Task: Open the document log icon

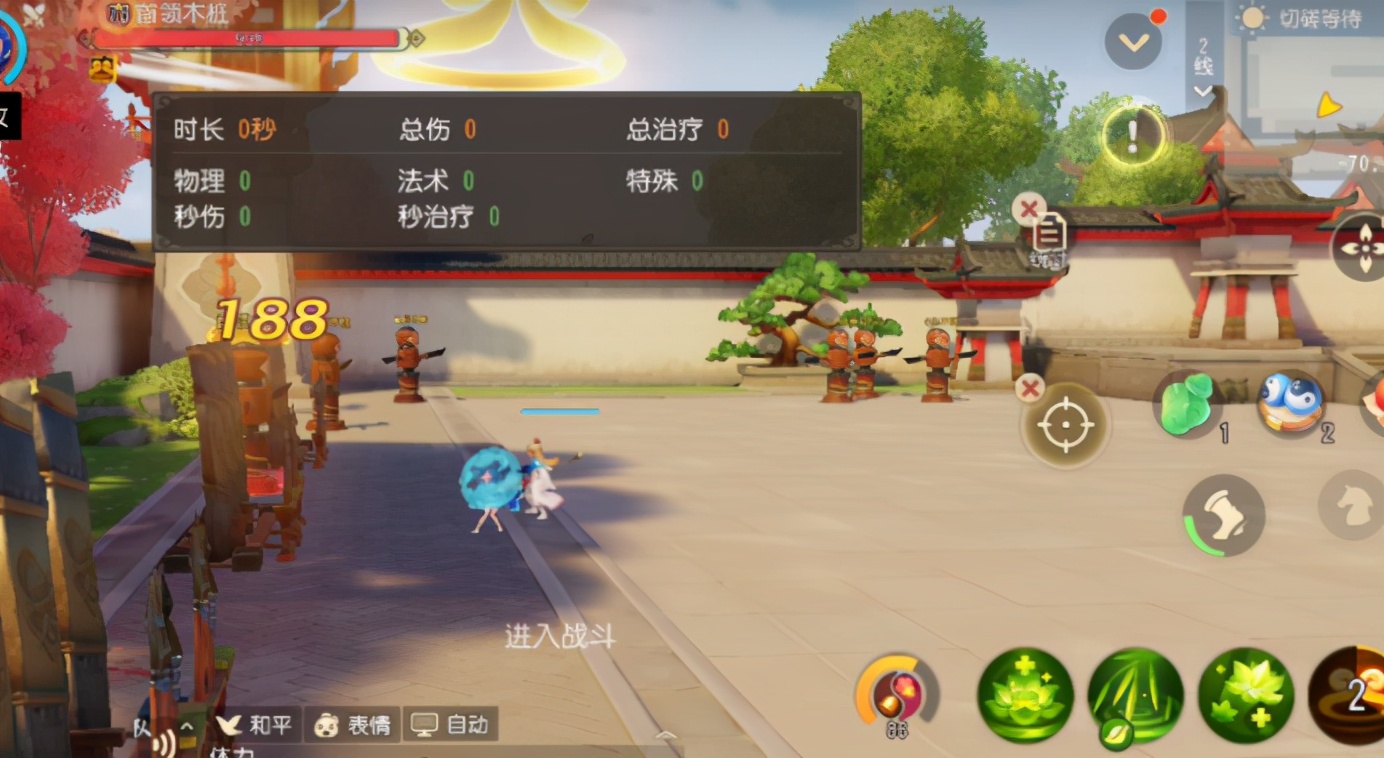Action: tap(1048, 234)
